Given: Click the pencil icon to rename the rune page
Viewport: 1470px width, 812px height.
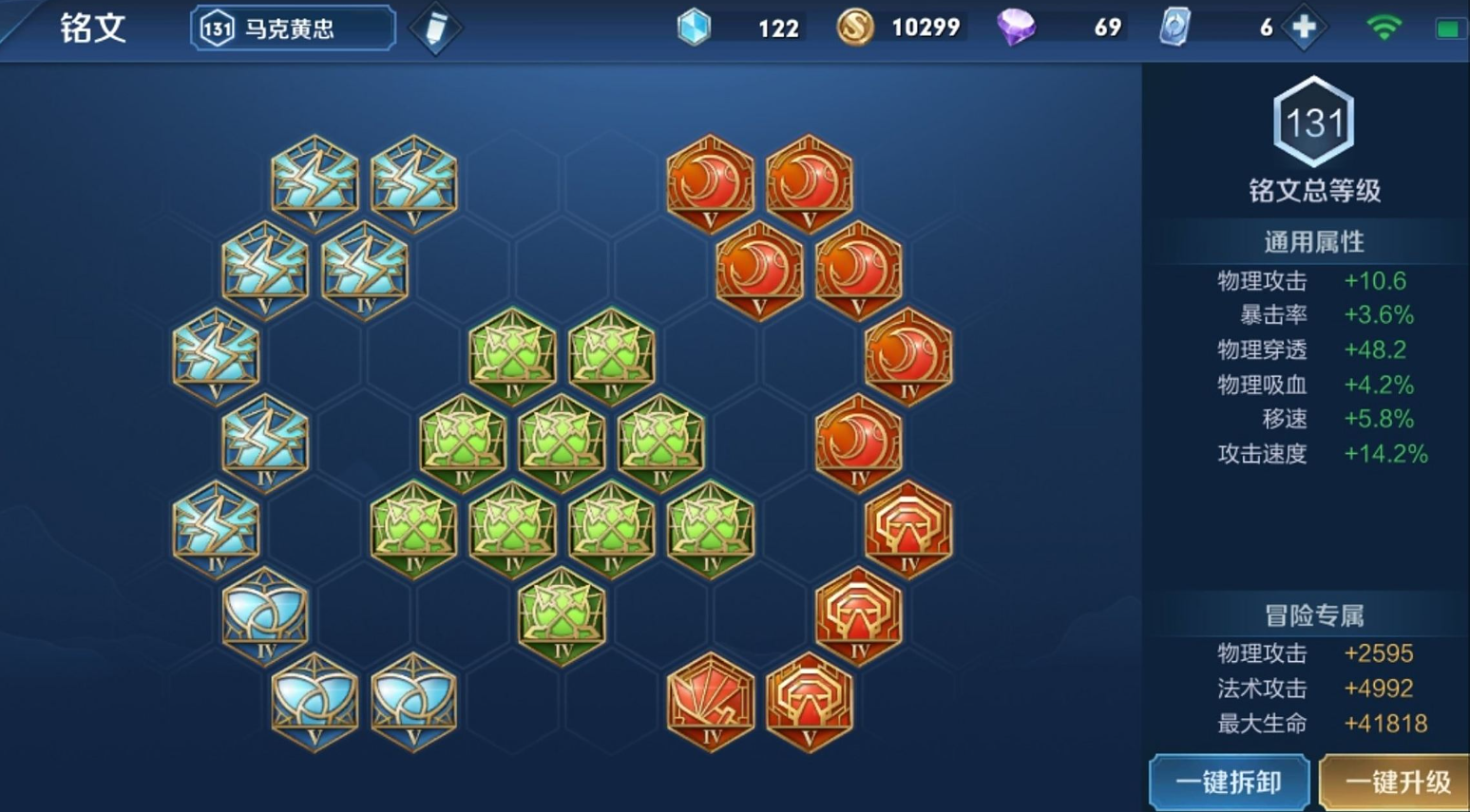Looking at the screenshot, I should tap(435, 28).
